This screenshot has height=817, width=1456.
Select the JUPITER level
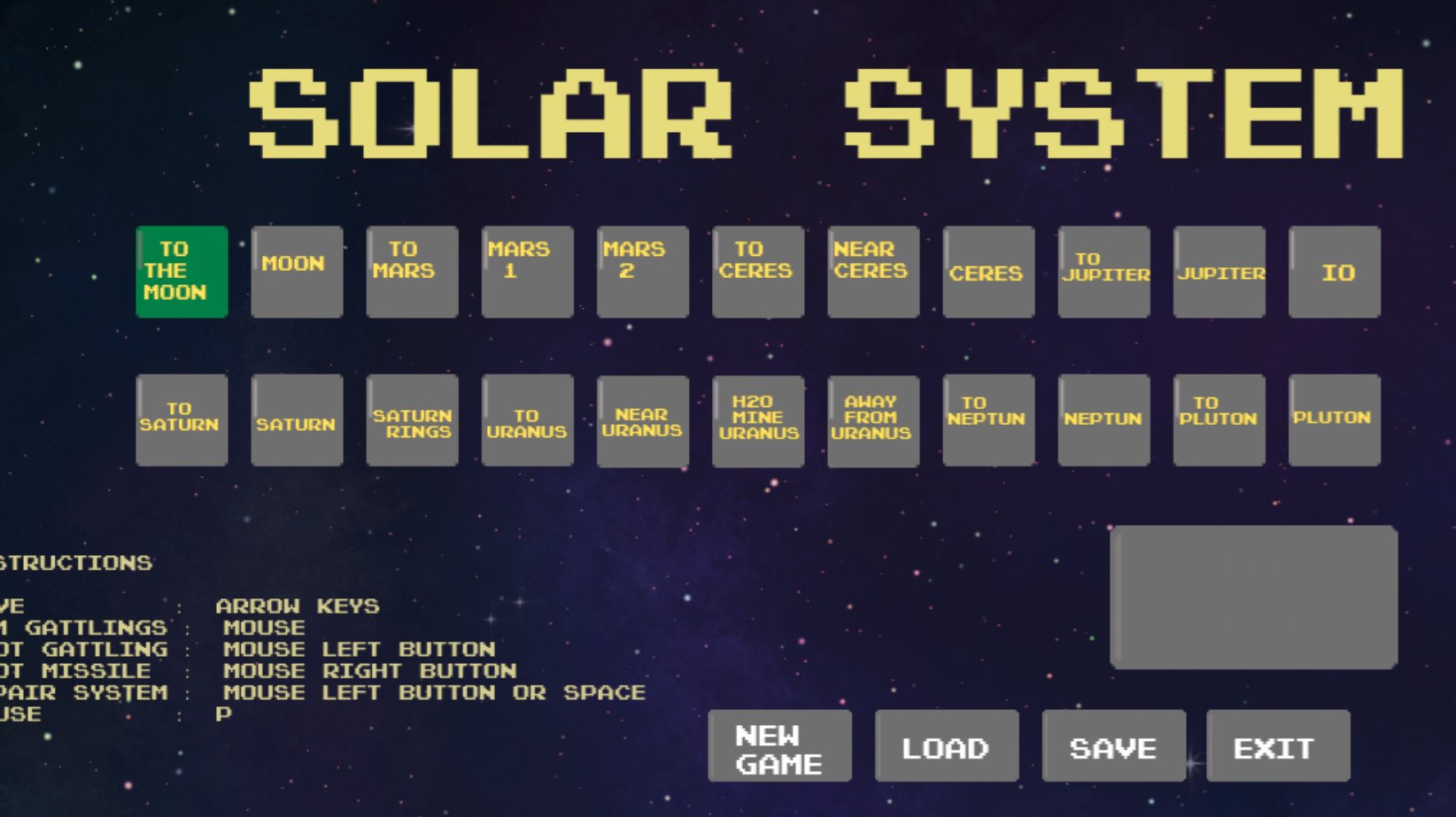pos(1218,271)
